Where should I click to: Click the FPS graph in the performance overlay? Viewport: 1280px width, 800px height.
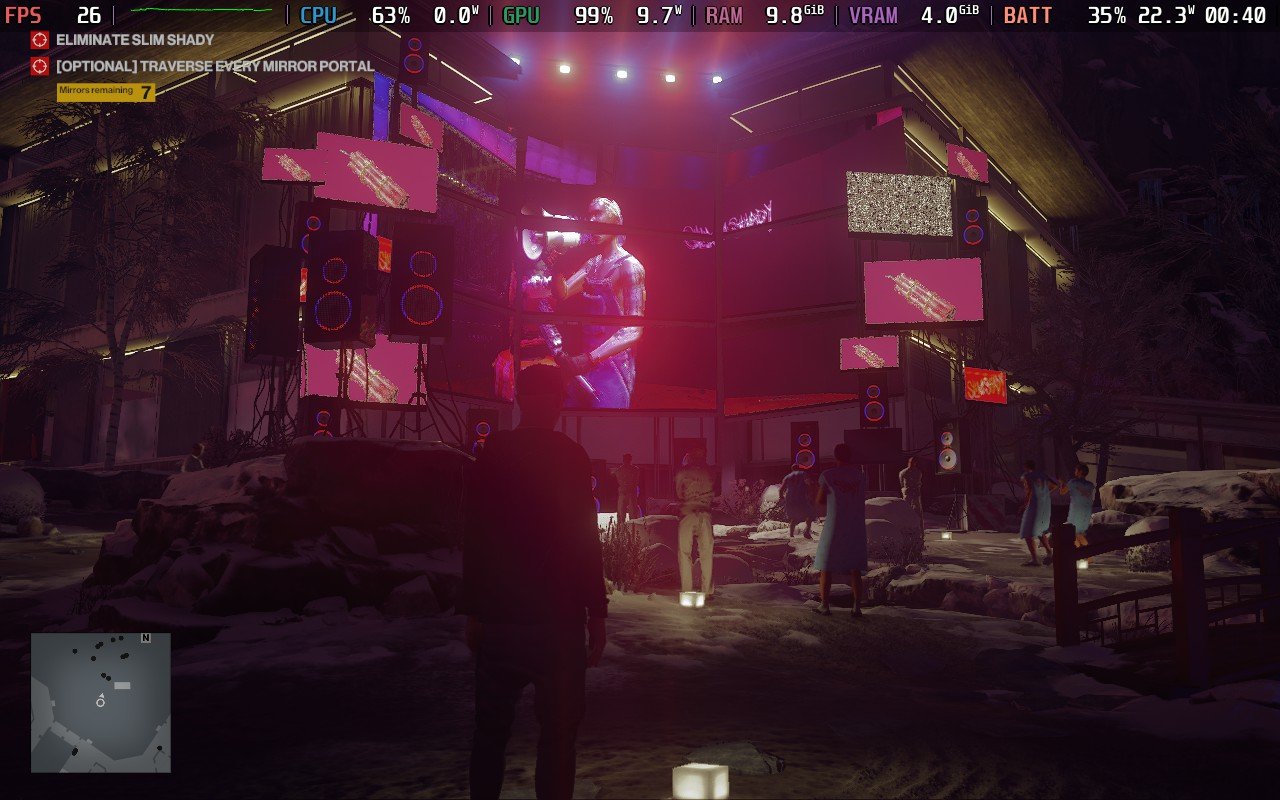click(201, 11)
